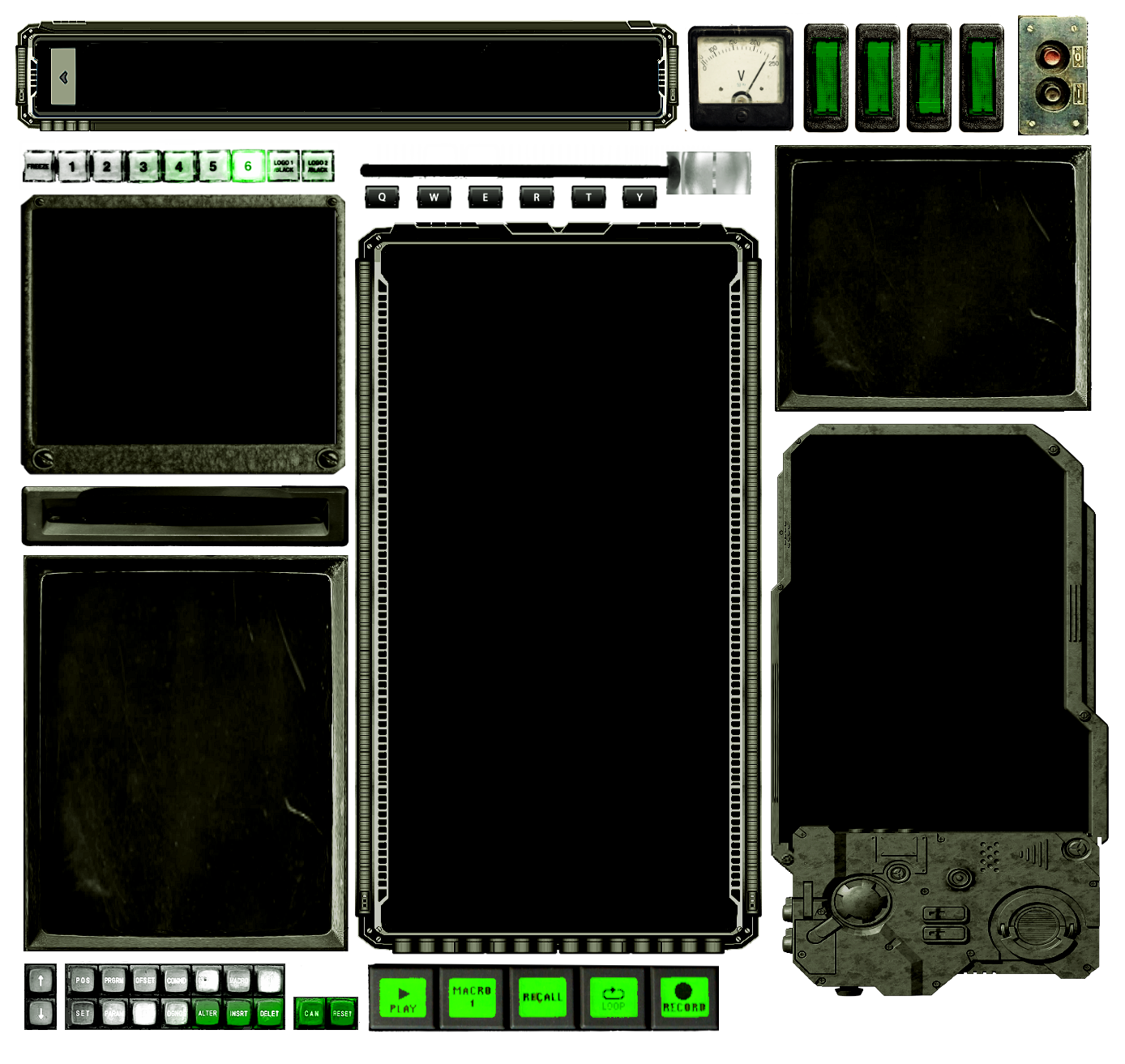1125x1064 pixels.
Task: Select the POS key
Action: click(83, 981)
